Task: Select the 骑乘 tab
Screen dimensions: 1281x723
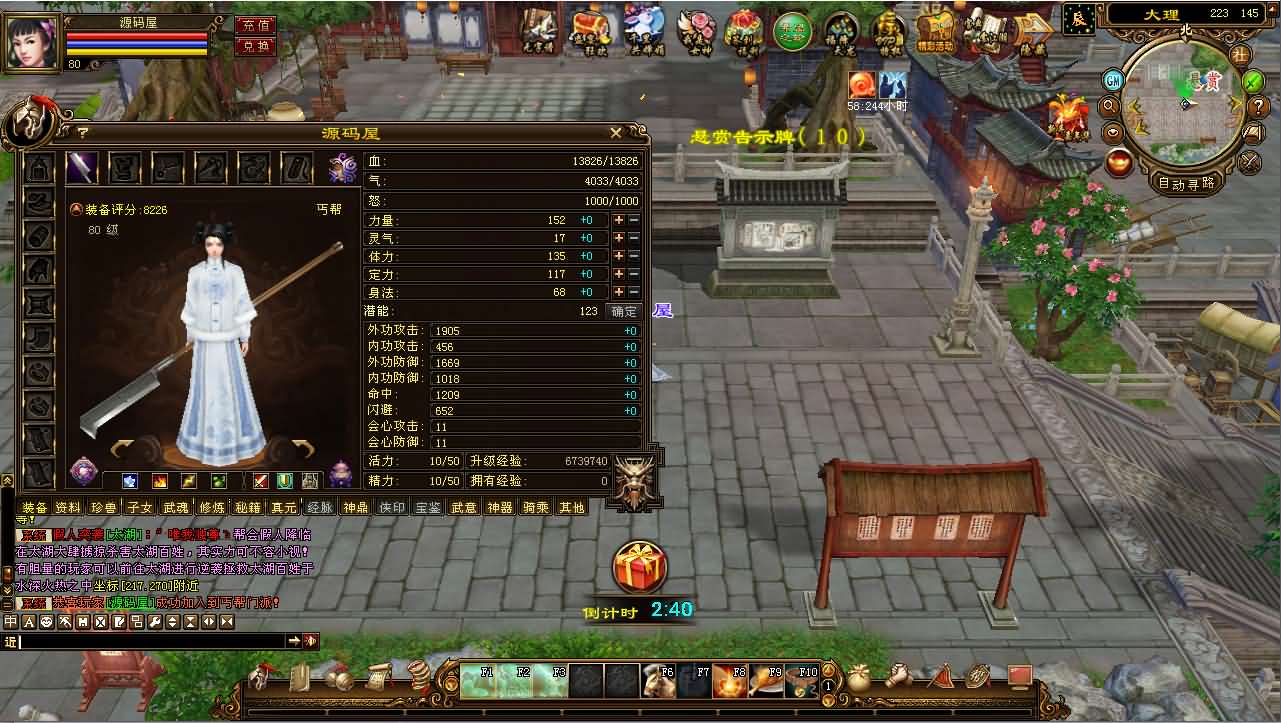Action: tap(535, 507)
